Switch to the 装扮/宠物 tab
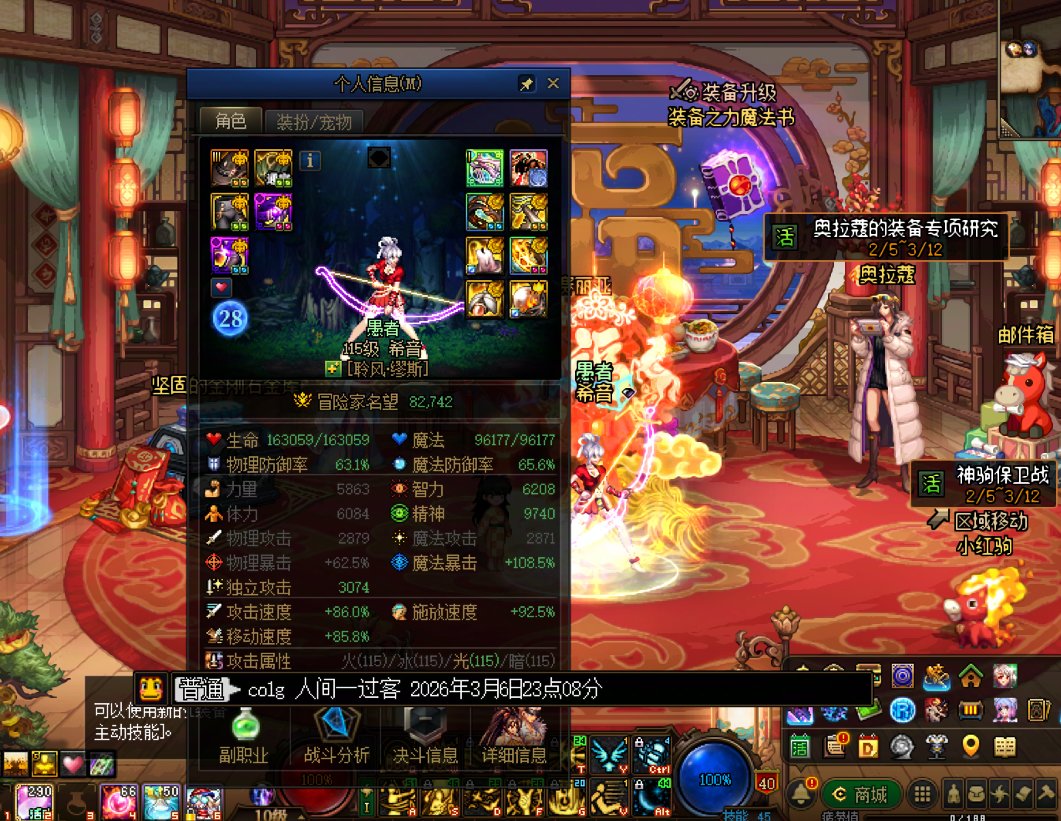This screenshot has height=821, width=1061. [314, 122]
